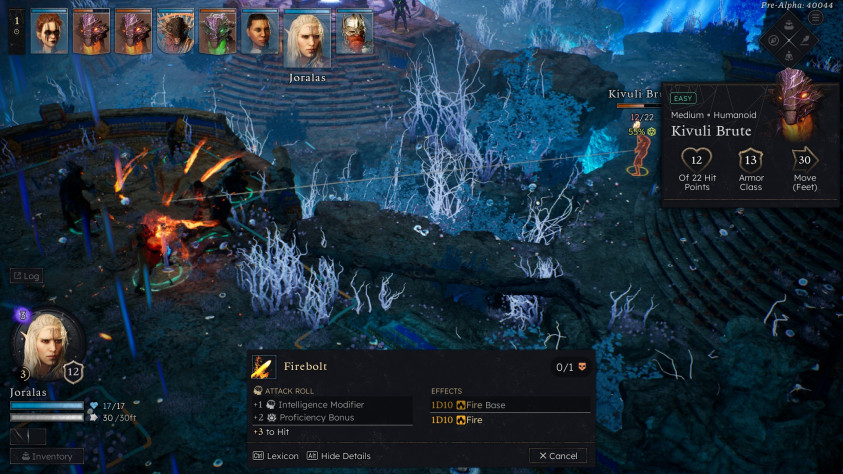This screenshot has width=843, height=474.
Task: Select the red-haired woman turn portrait
Action: point(49,32)
